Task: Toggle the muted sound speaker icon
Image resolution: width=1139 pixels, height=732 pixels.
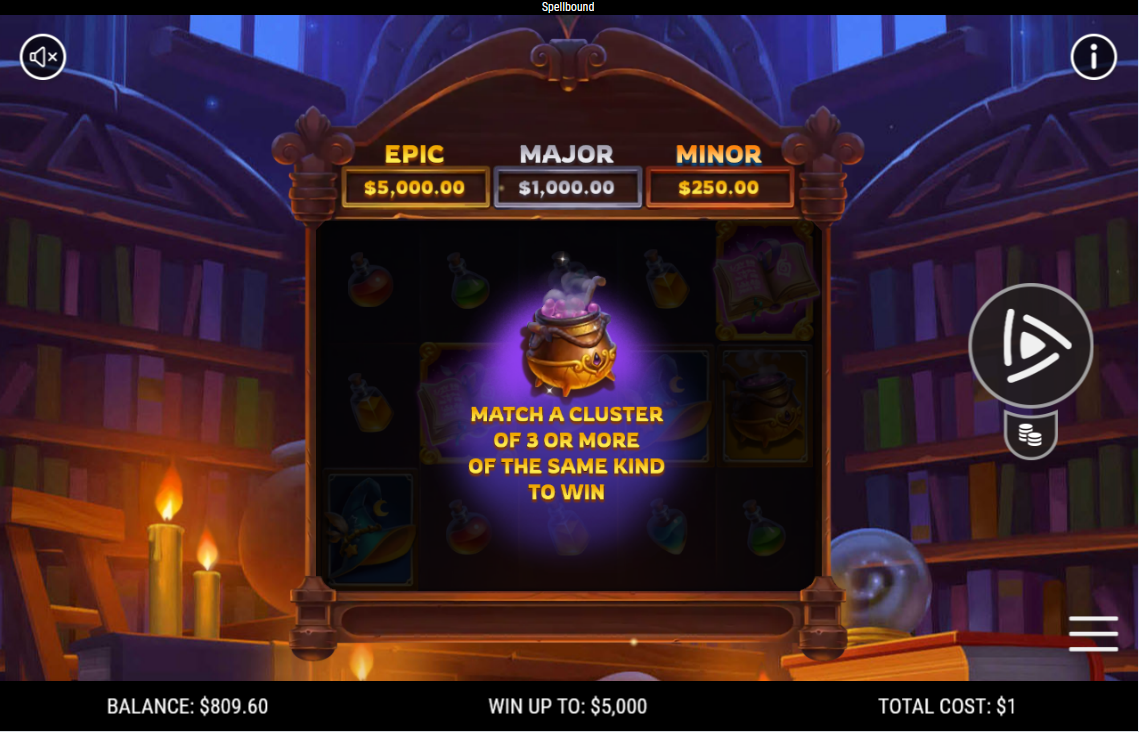Action: 43,57
